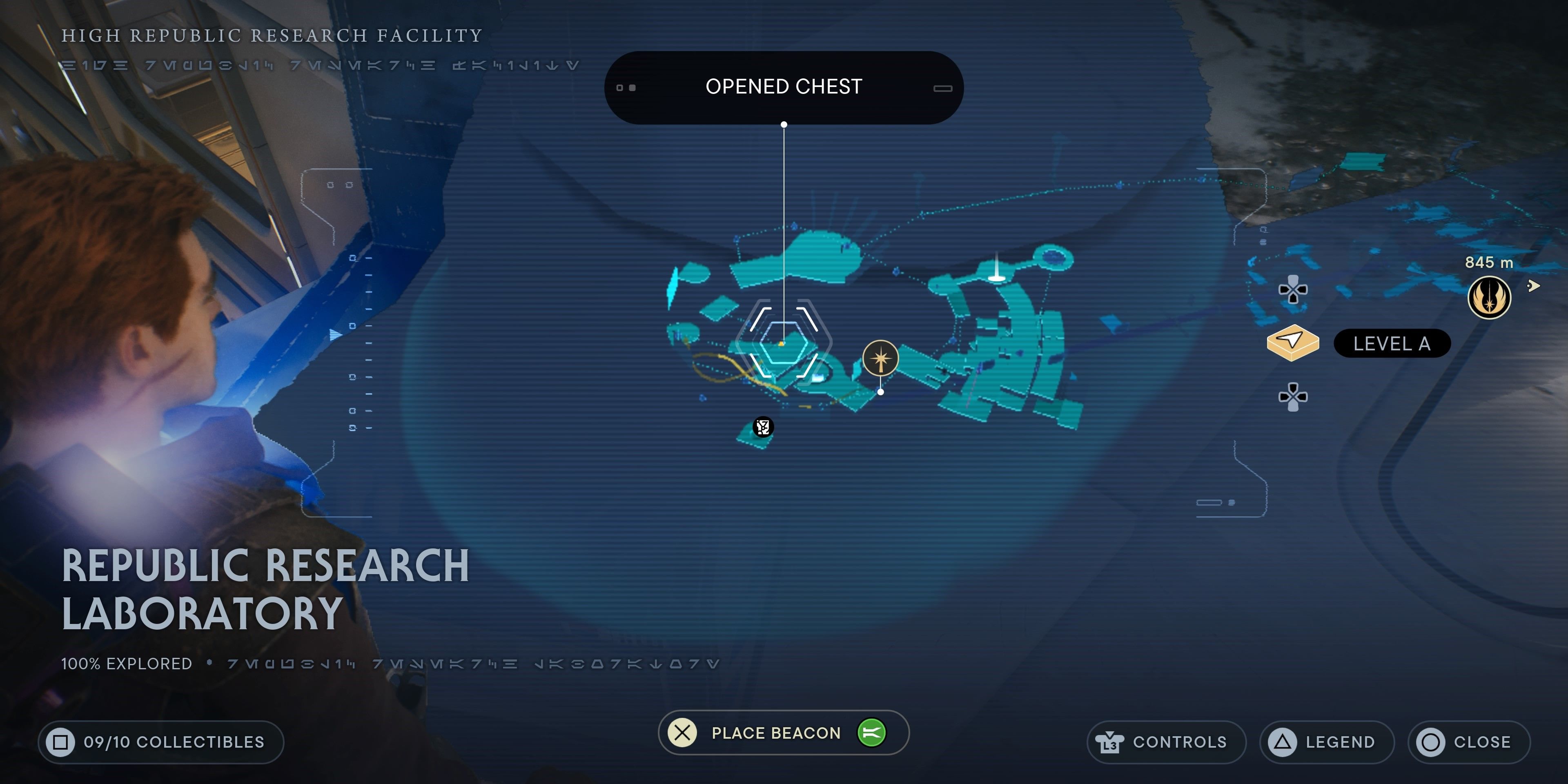Click the Opened Chest tooltip label
Screen dimensions: 1568x784
click(x=784, y=87)
